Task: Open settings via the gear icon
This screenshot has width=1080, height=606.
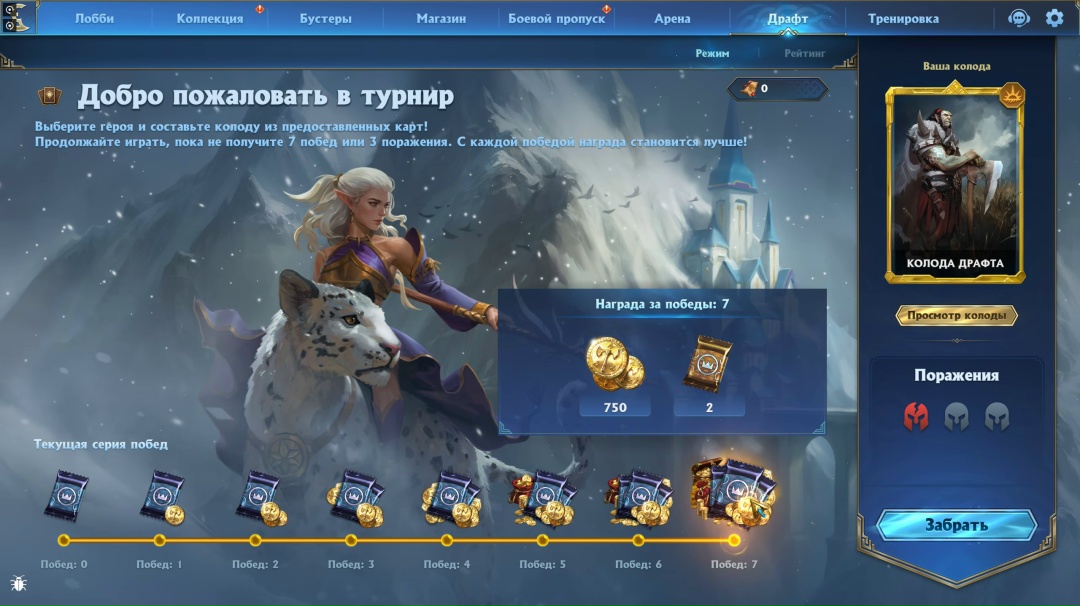Action: point(1054,18)
